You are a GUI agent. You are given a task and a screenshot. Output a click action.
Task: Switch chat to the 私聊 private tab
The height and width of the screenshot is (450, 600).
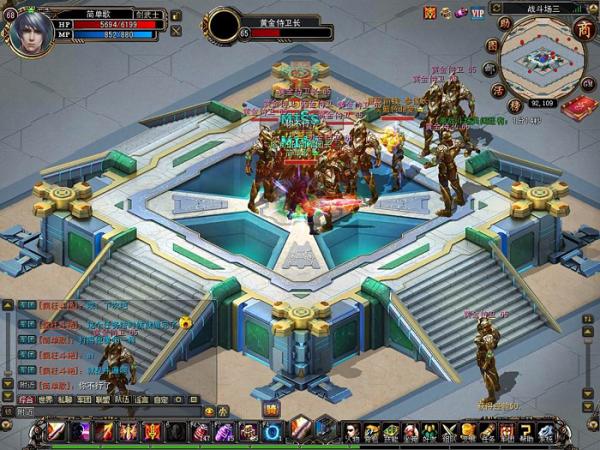(x=65, y=398)
